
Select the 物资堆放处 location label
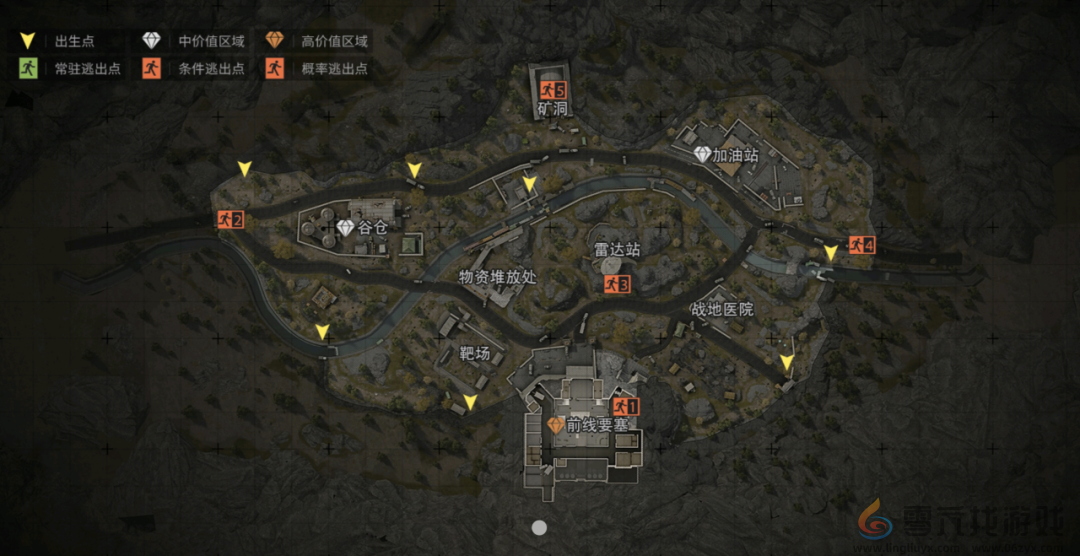tap(497, 277)
